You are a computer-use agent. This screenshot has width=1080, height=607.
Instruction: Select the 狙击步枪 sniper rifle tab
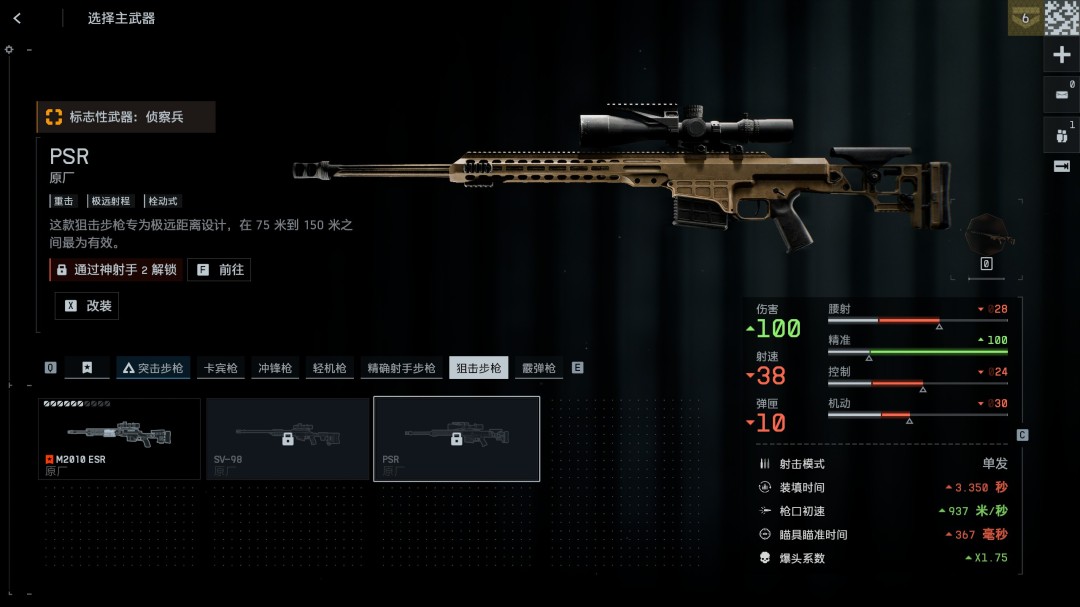coord(478,368)
